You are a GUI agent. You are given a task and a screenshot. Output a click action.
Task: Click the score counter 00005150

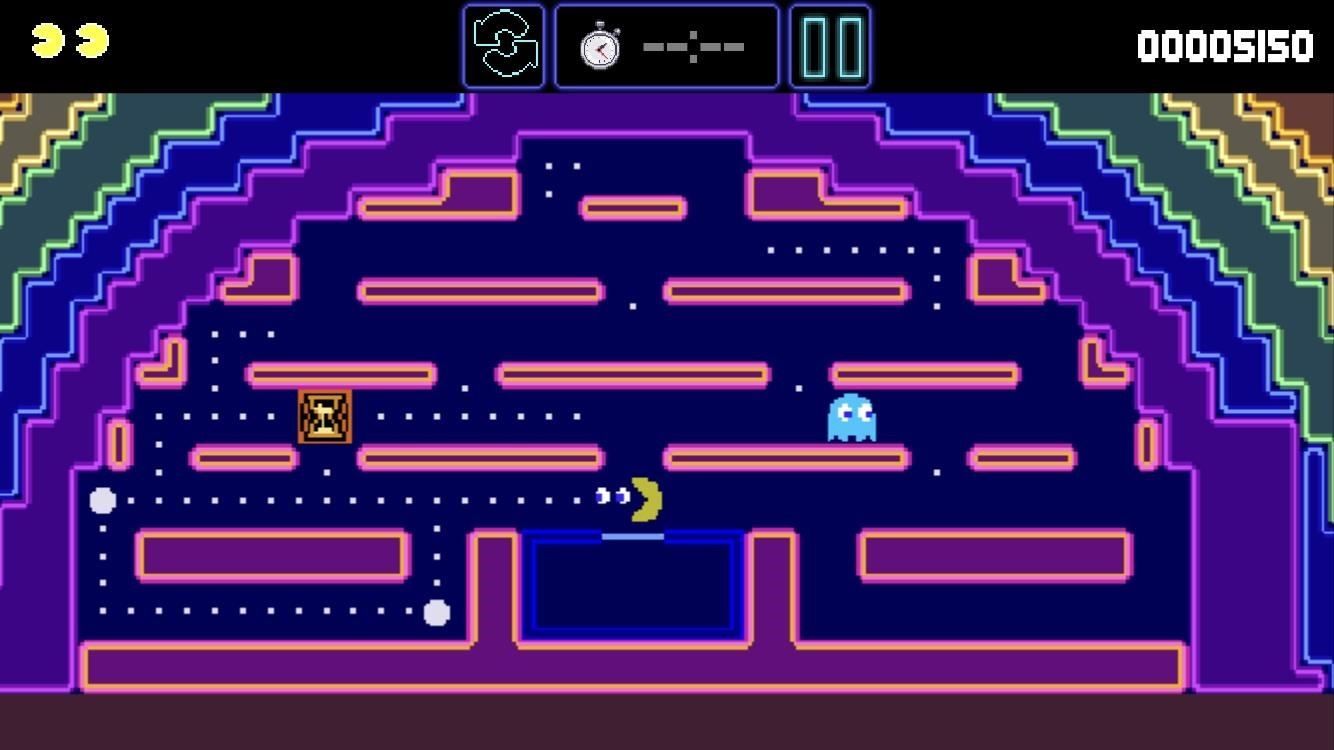coord(1227,45)
